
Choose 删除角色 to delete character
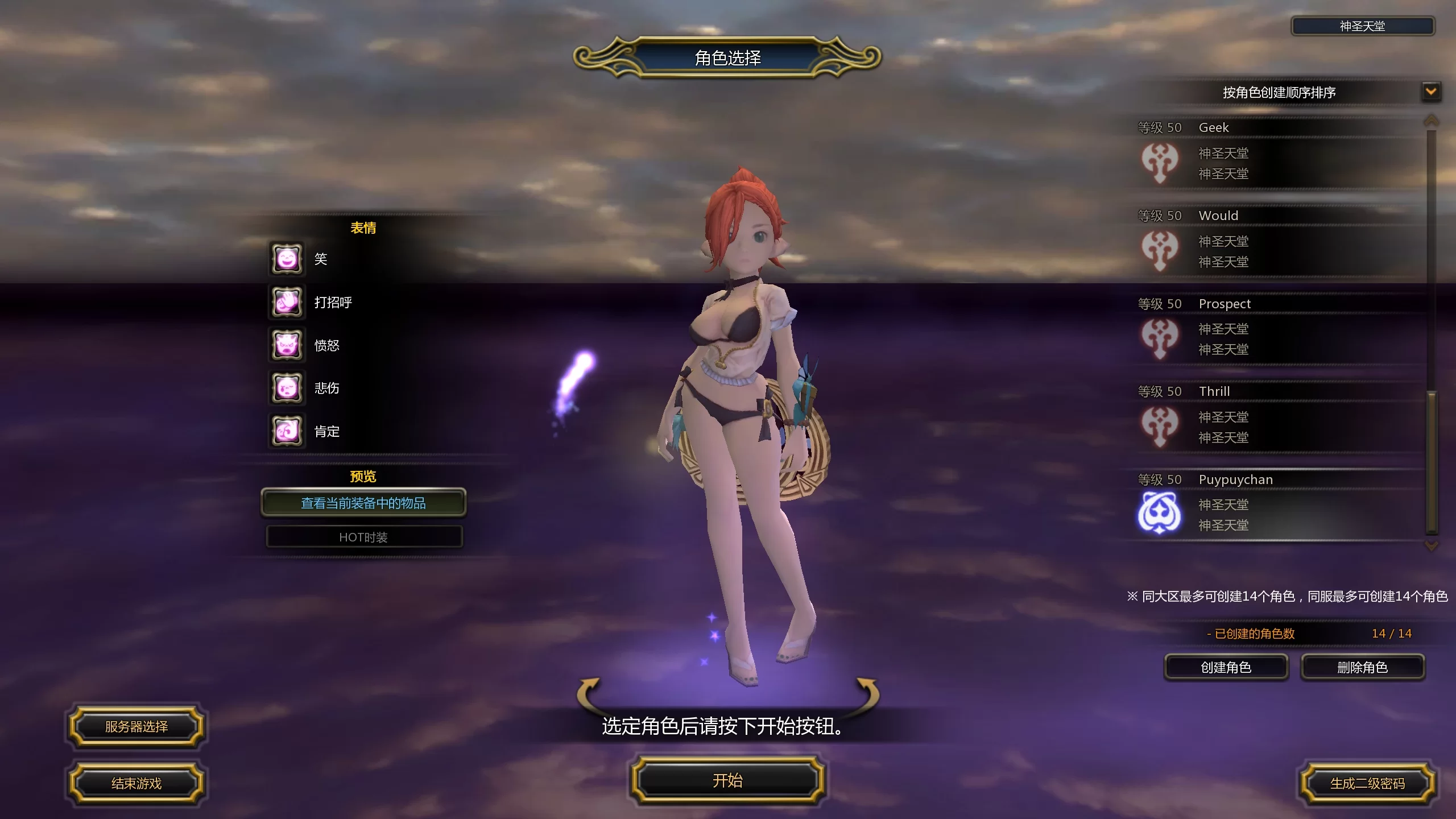(1362, 667)
